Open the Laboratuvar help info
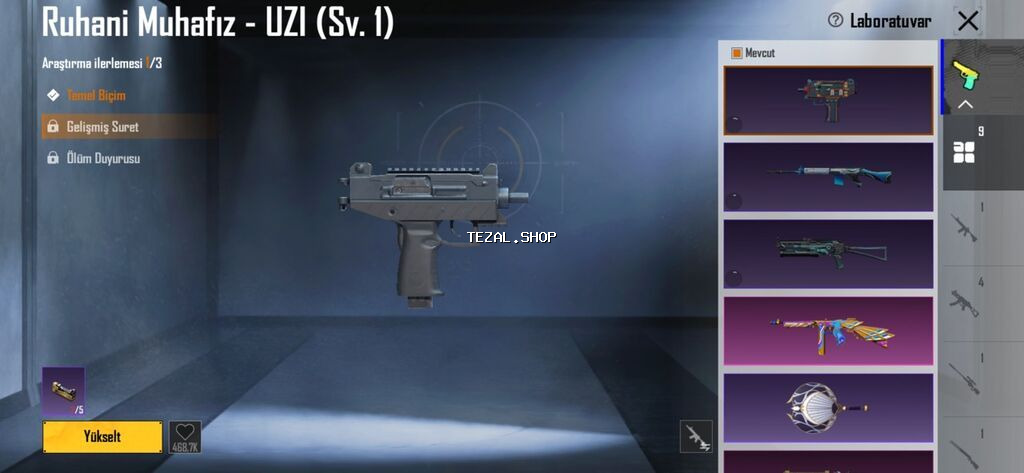This screenshot has height=473, width=1024. (835, 20)
